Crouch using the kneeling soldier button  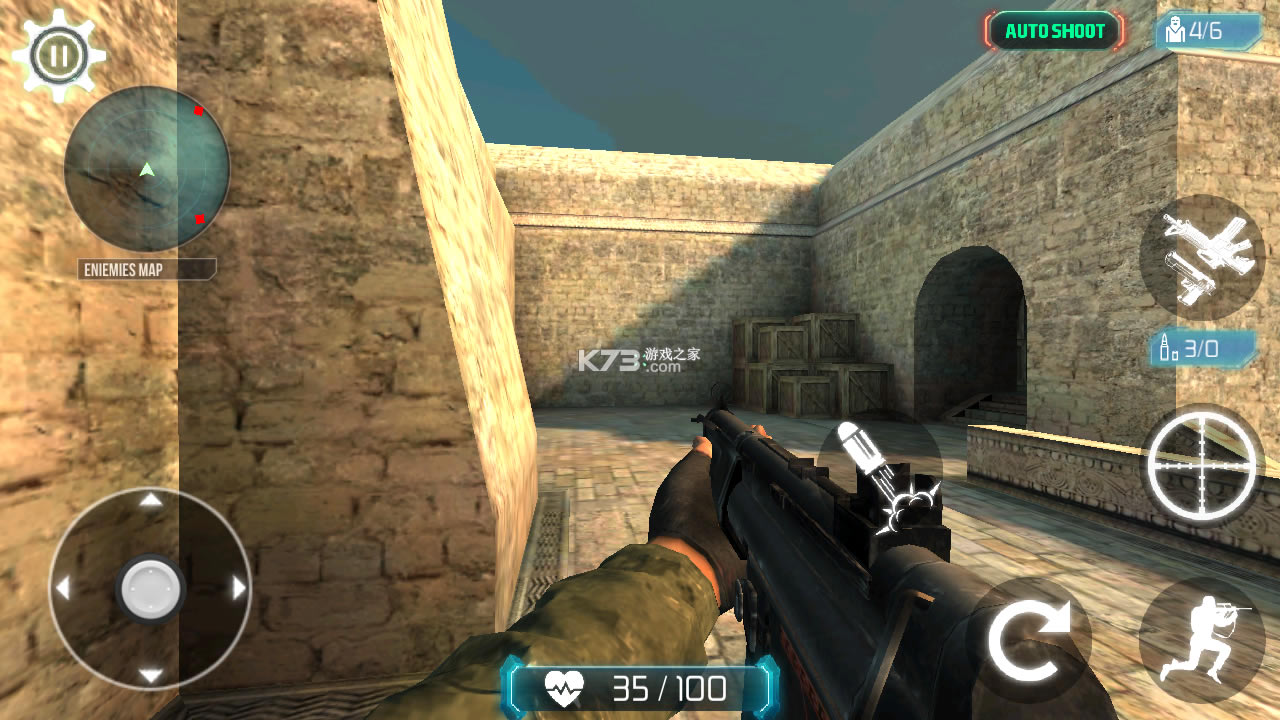pyautogui.click(x=1201, y=639)
